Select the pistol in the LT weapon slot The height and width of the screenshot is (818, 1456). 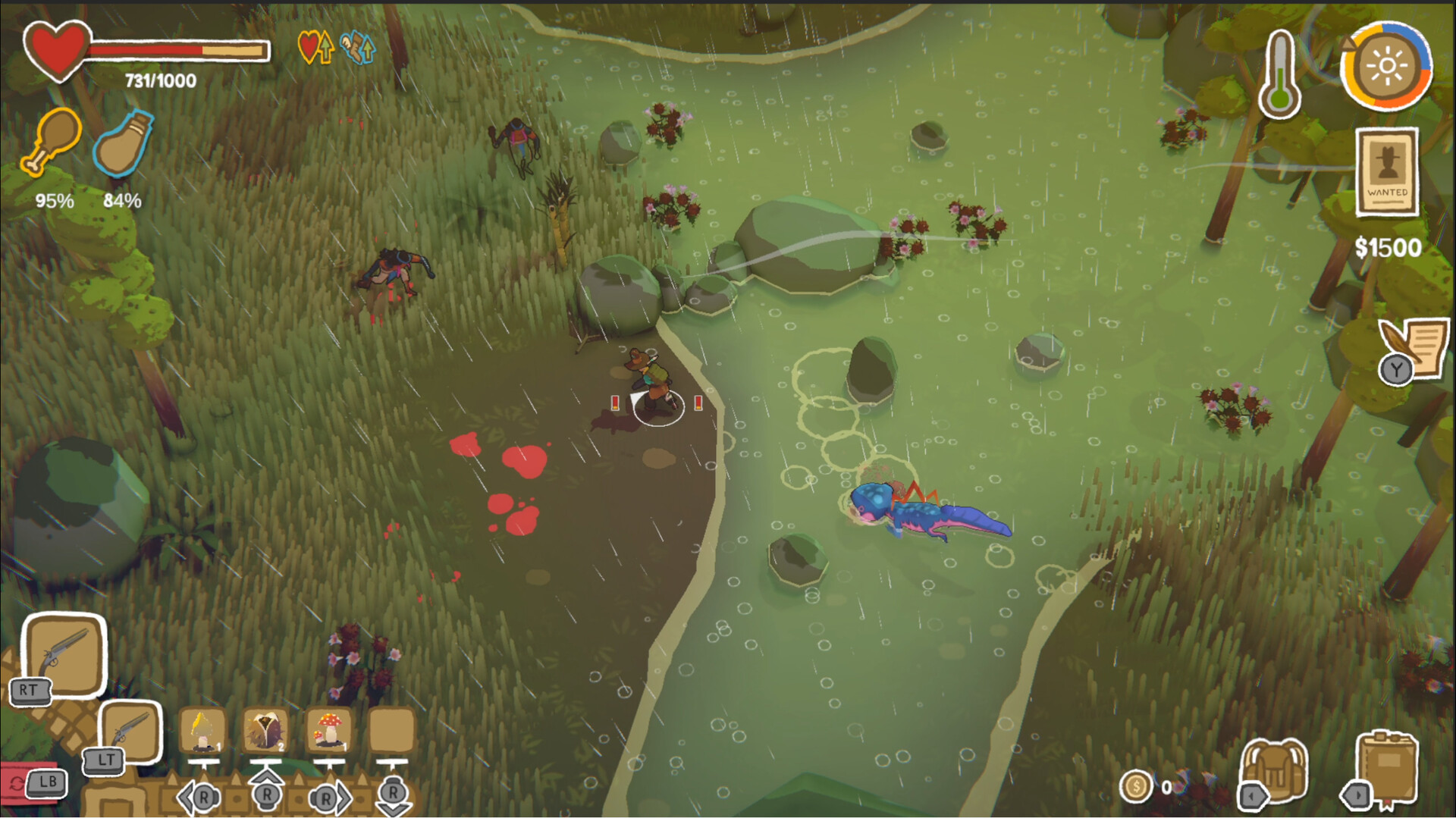[x=130, y=733]
